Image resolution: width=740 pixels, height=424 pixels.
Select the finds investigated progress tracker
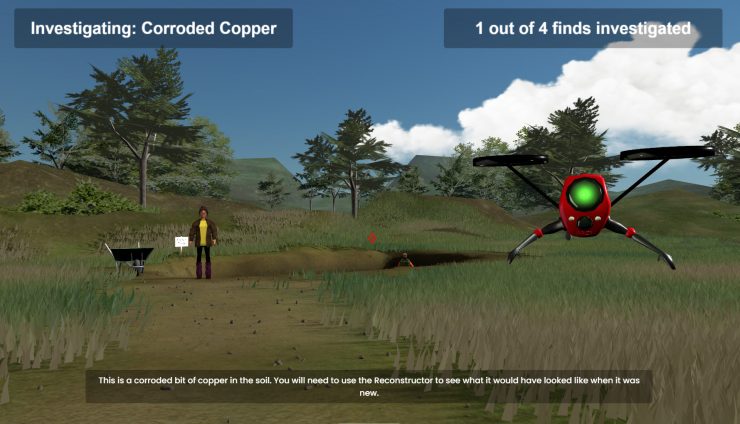pos(583,28)
